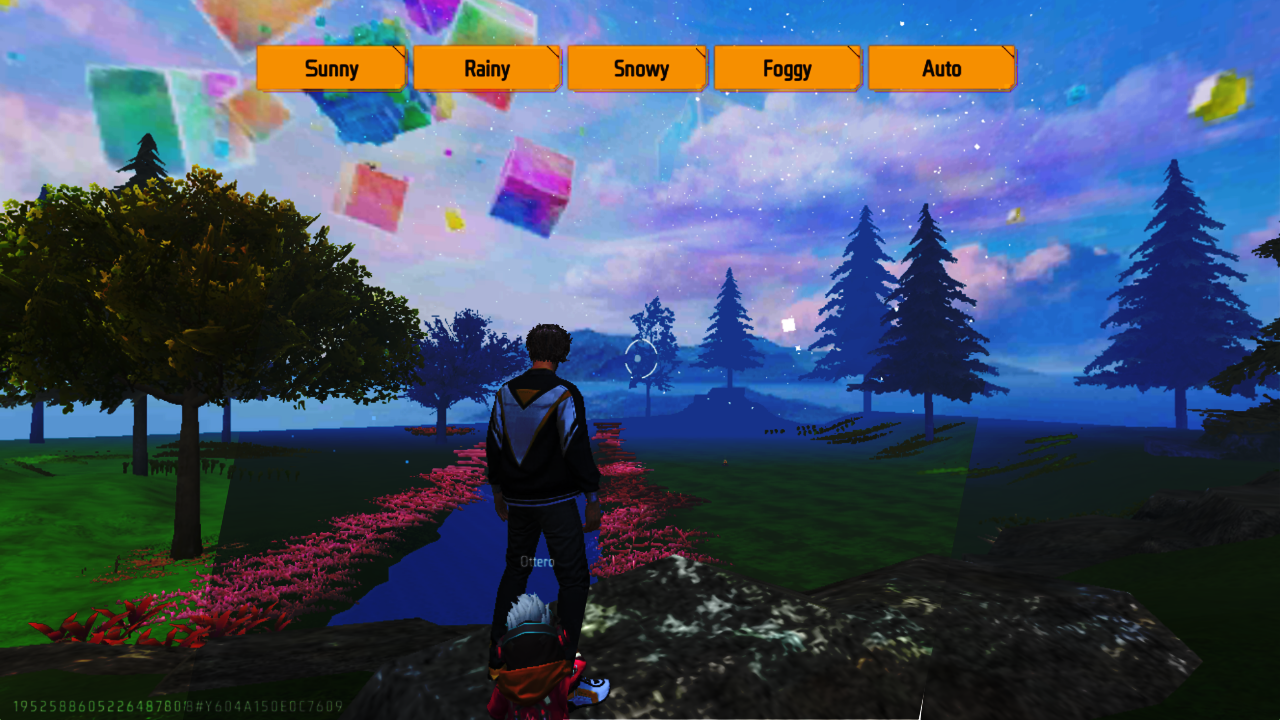Enable Foggy weather mode
Viewport: 1280px width, 720px height.
(x=787, y=68)
